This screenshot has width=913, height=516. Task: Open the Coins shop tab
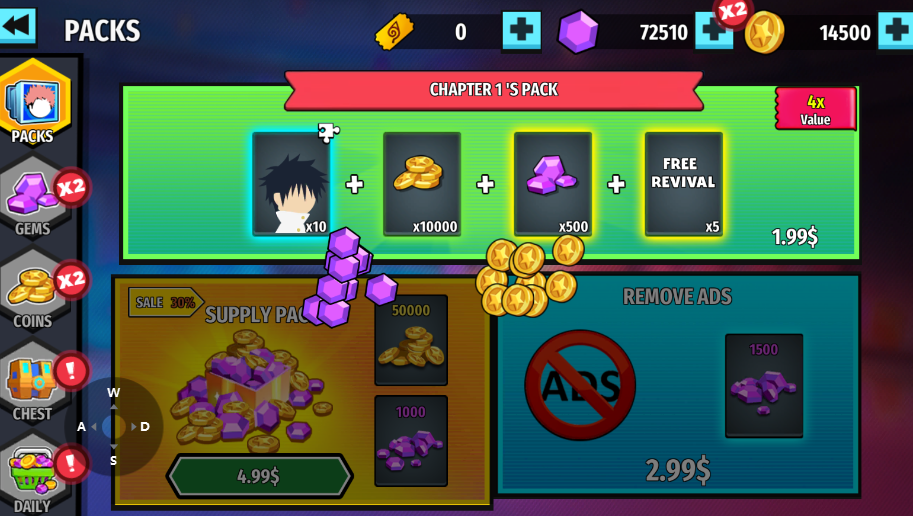pos(35,290)
